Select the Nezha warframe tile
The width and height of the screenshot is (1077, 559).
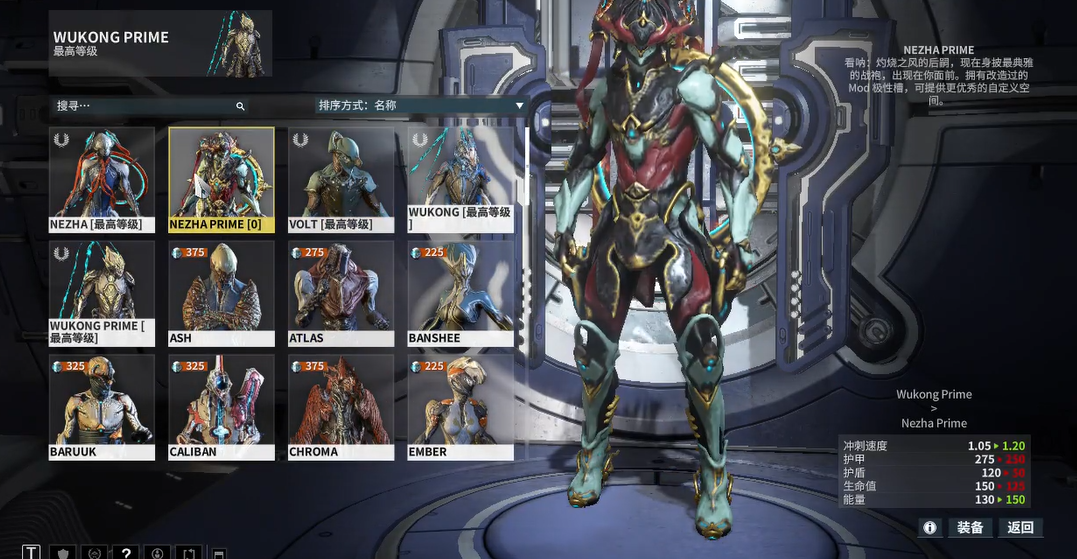click(x=102, y=180)
